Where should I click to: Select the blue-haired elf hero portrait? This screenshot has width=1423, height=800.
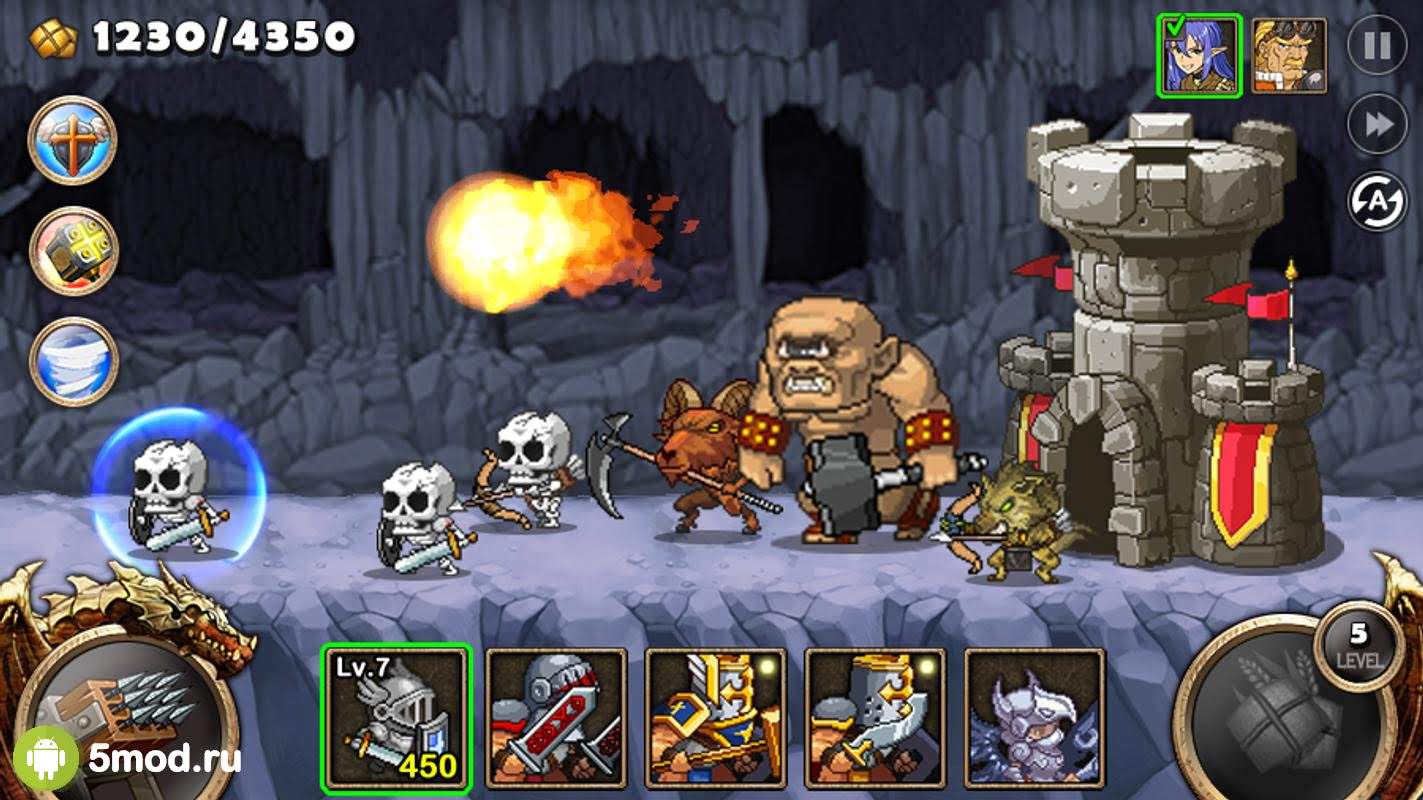pos(1199,56)
